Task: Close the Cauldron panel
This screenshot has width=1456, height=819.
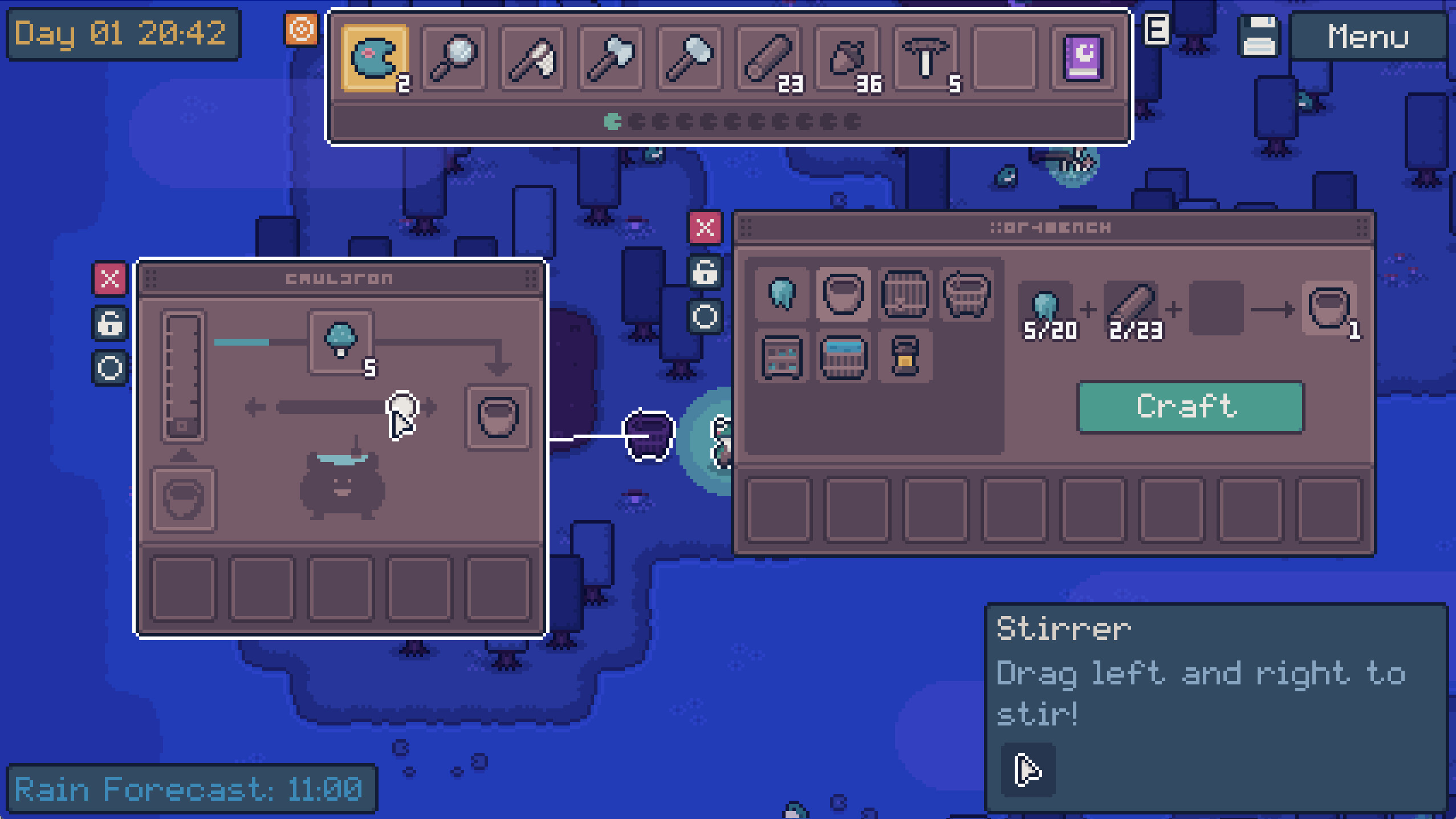Action: (109, 278)
